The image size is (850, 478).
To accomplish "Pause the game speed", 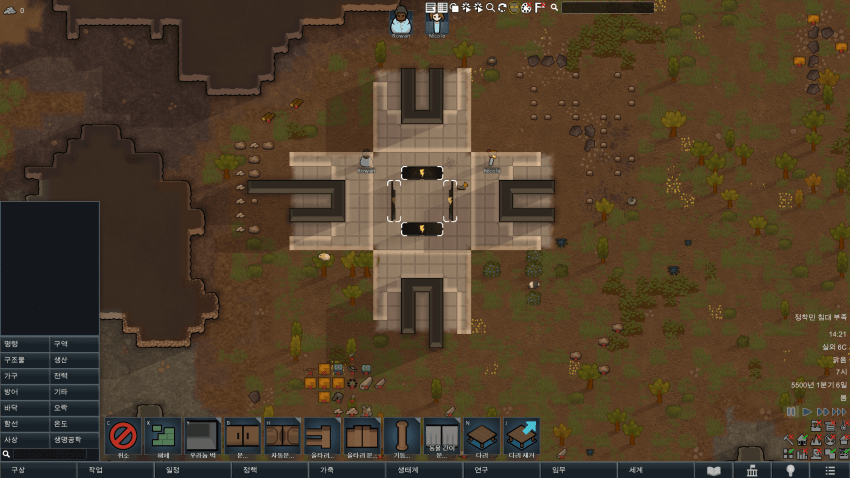I will click(x=791, y=411).
